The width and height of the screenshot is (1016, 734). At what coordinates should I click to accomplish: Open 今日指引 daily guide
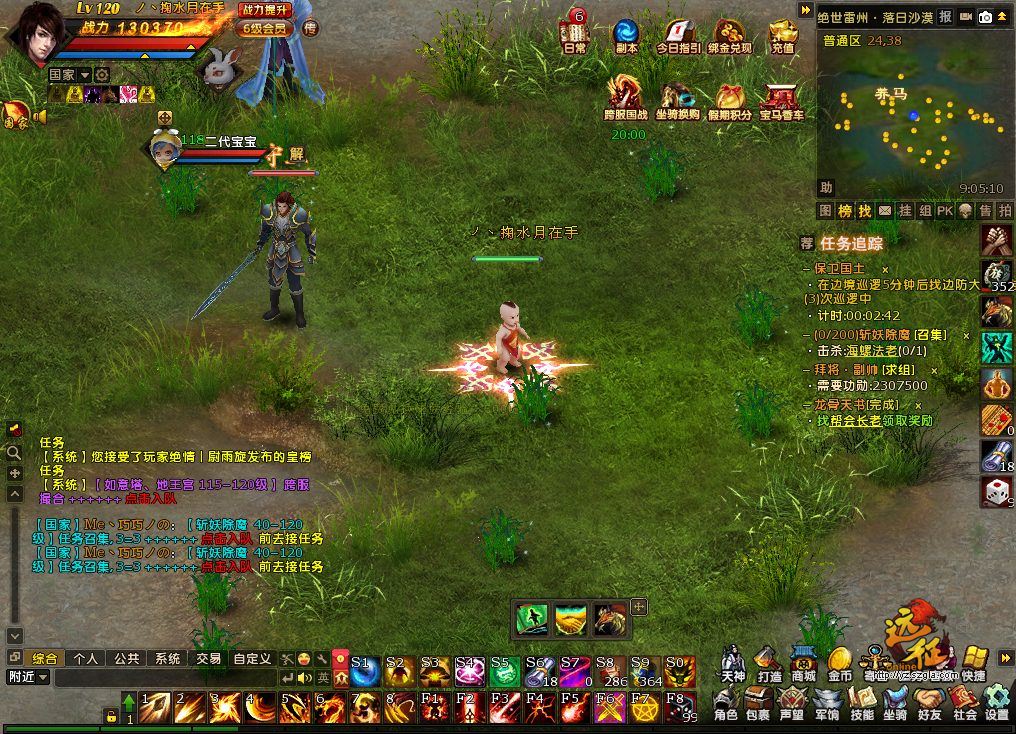pyautogui.click(x=678, y=33)
